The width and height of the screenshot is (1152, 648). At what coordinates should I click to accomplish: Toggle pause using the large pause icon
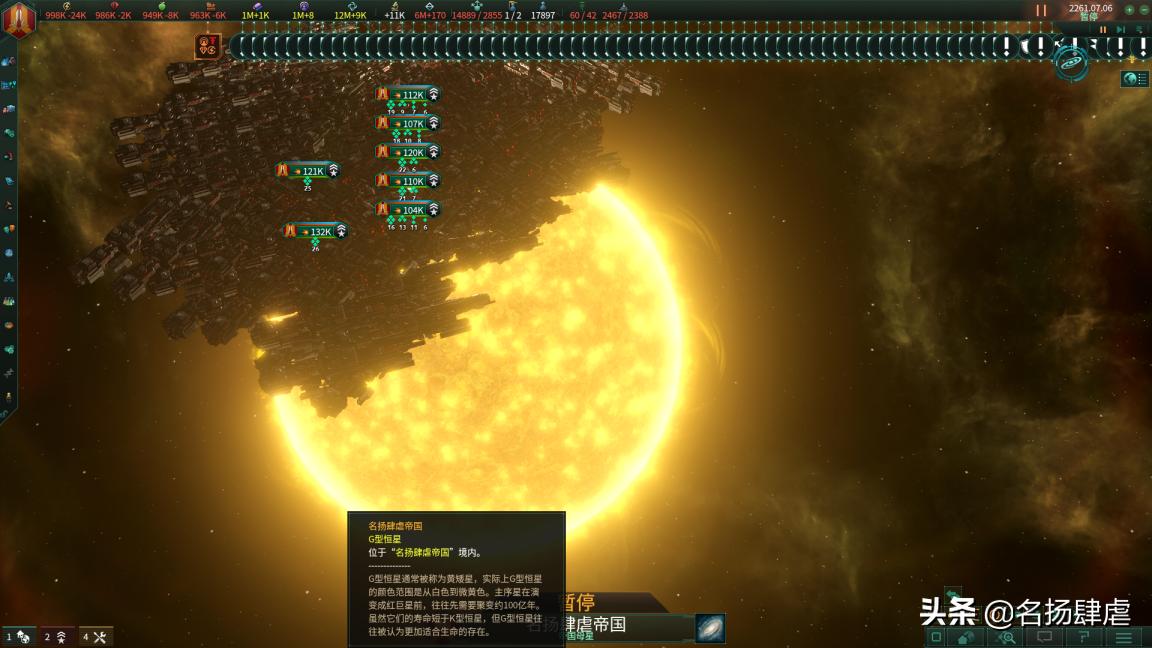coord(1041,11)
